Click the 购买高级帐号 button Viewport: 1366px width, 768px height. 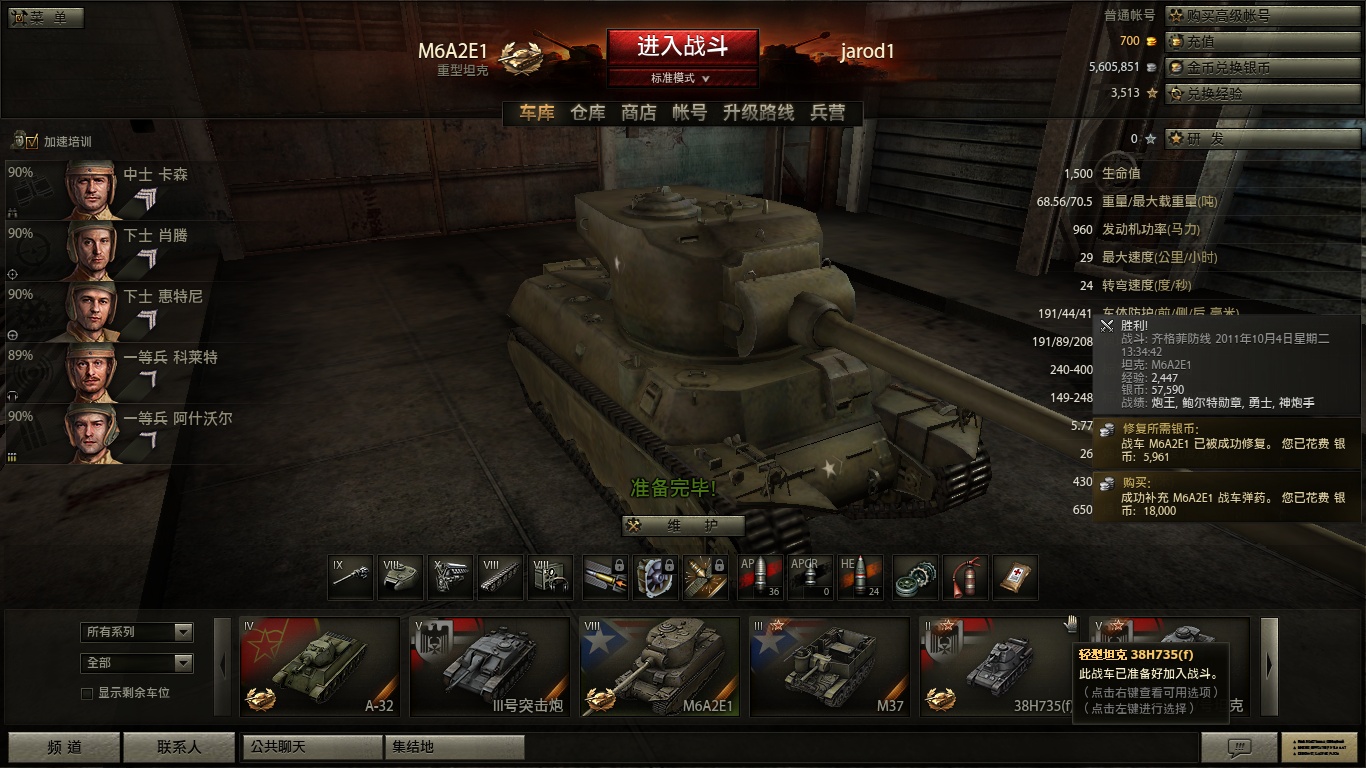[x=1260, y=16]
